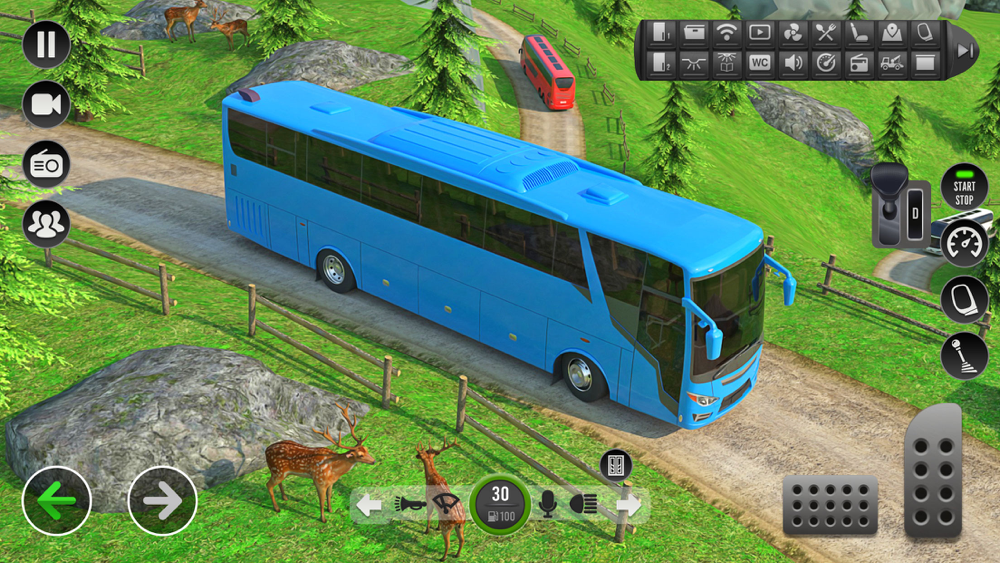Screen dimensions: 1000x563
Task: Tap the brake pedal
Action: pos(829,504)
